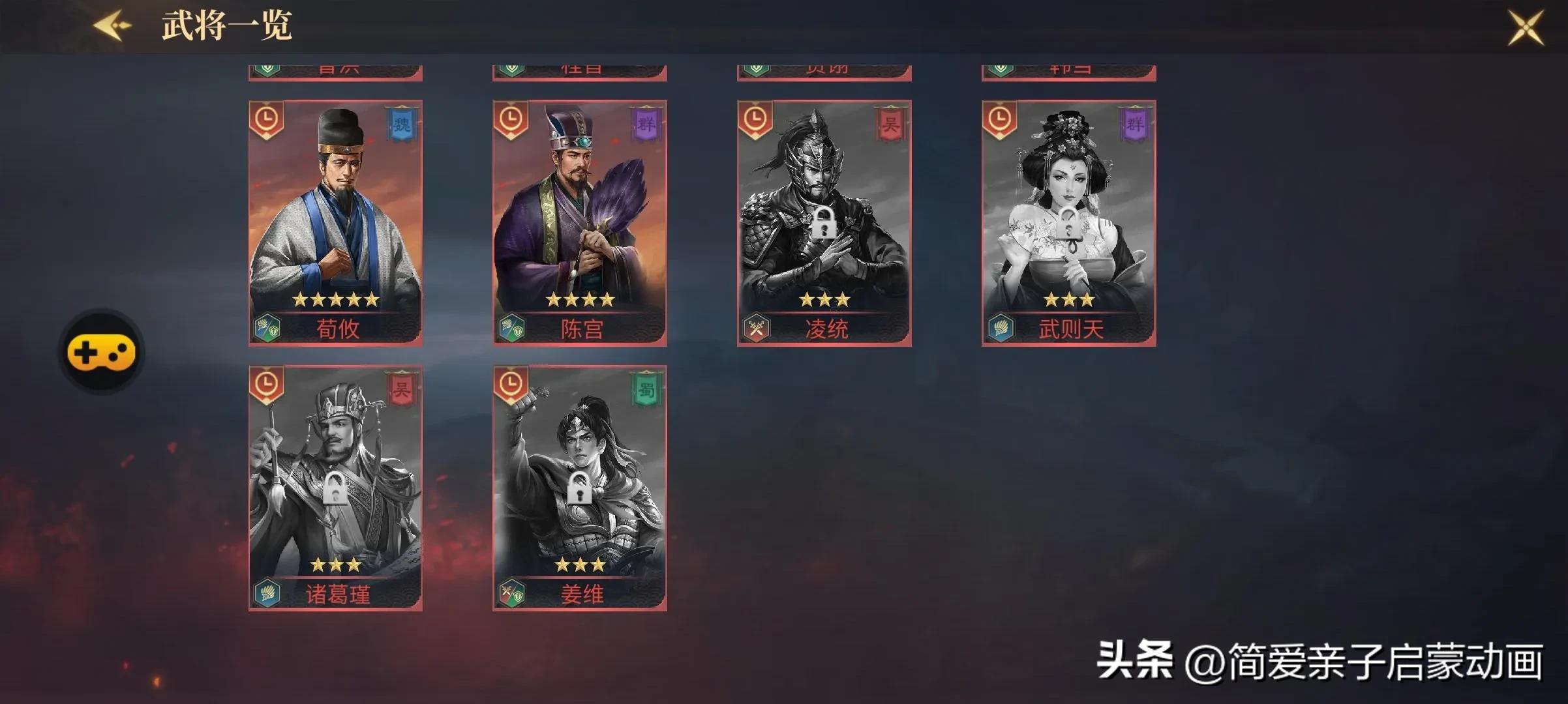Expand the partially hidden card above 荀攸
1568x704 pixels.
click(335, 72)
